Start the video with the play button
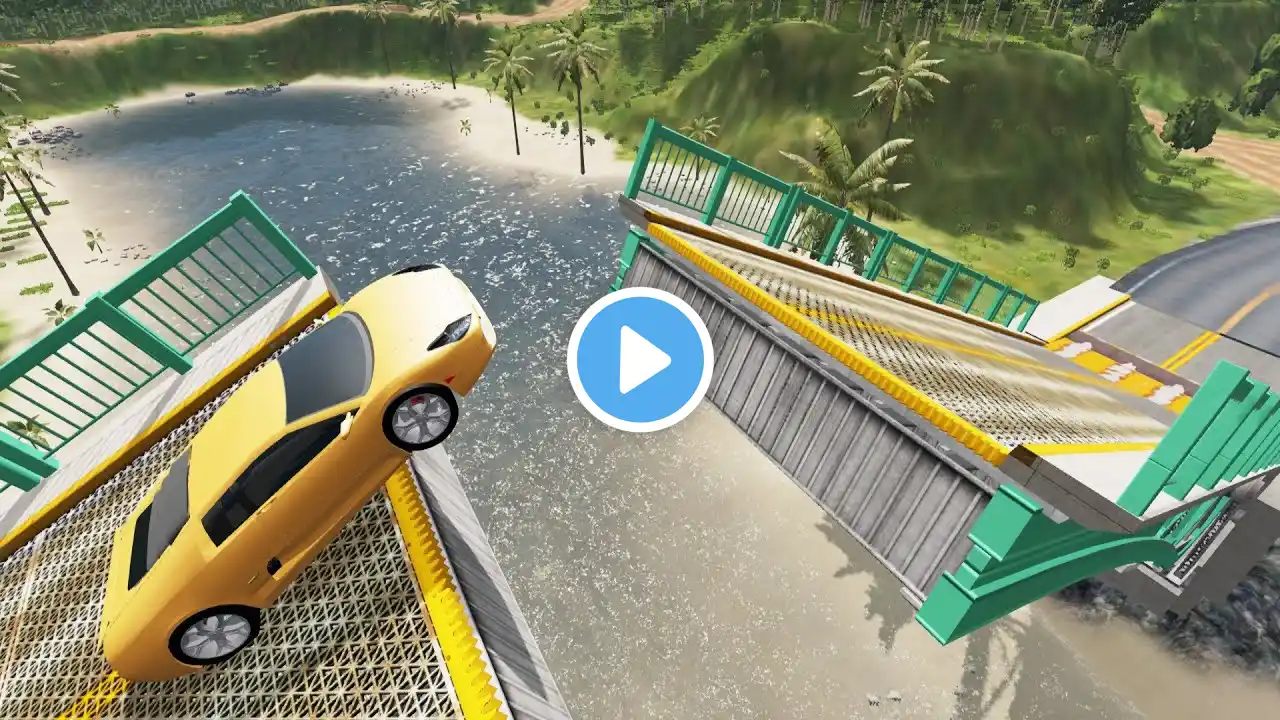The image size is (1280, 720). tap(640, 360)
